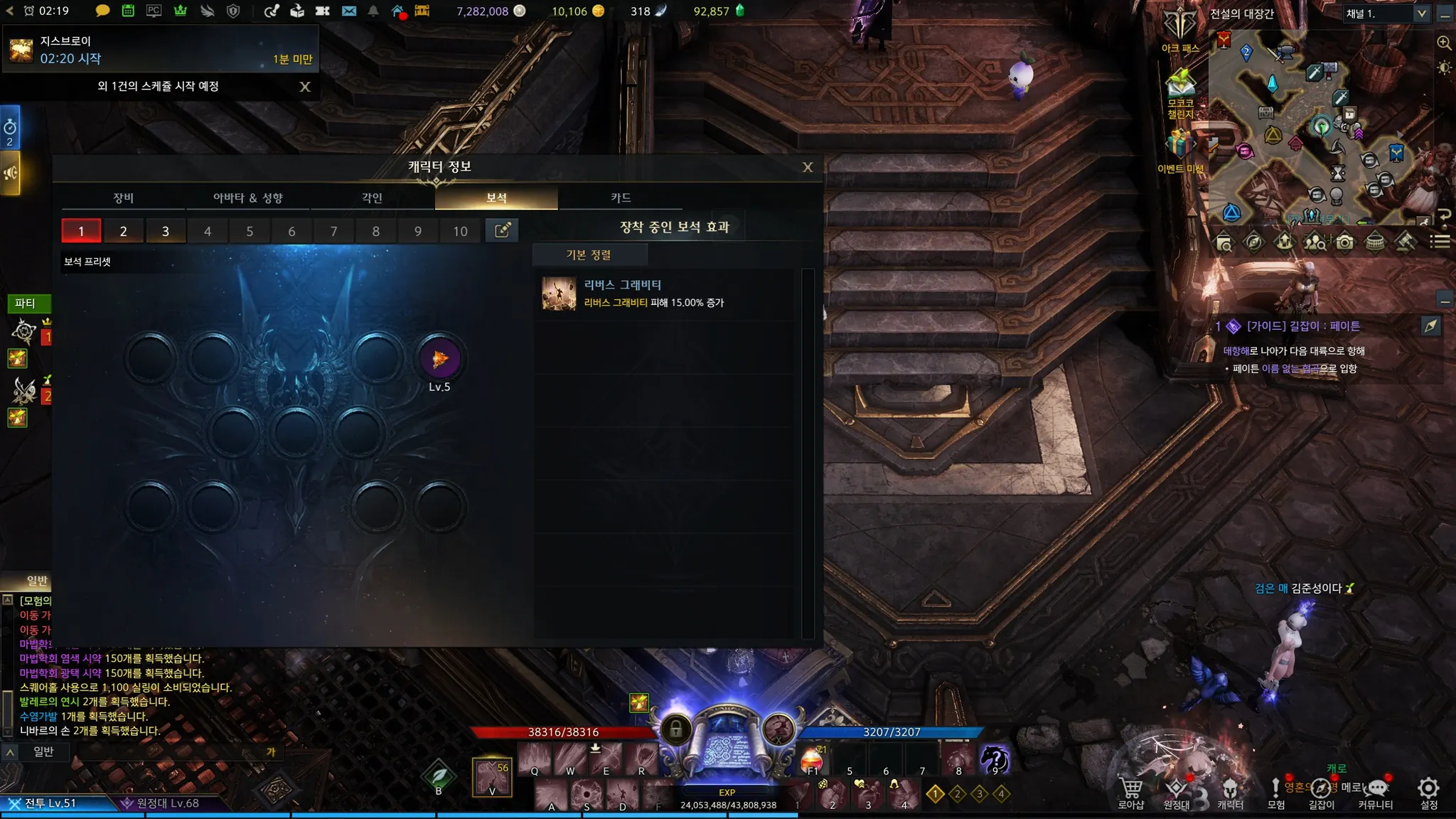Click the 리버스 그래비티 skill effect row

tap(667, 294)
